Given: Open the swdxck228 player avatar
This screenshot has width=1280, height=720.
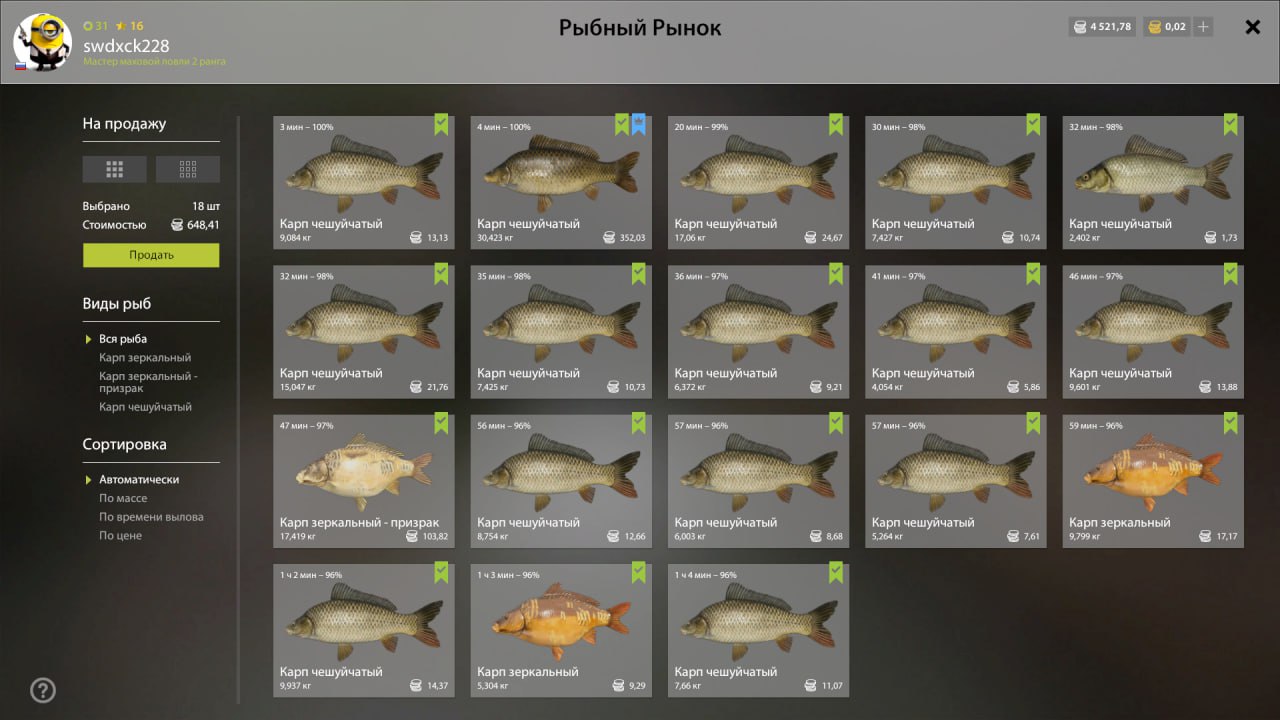Looking at the screenshot, I should (x=42, y=43).
